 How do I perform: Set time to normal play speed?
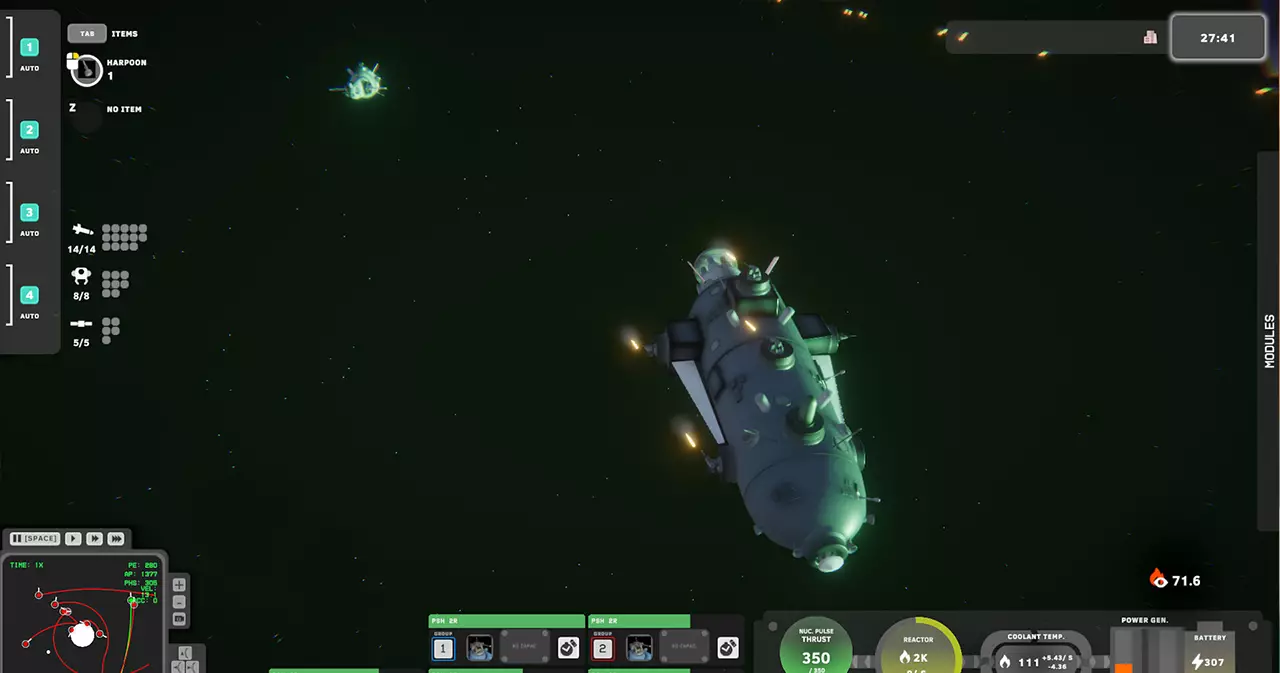(x=73, y=538)
